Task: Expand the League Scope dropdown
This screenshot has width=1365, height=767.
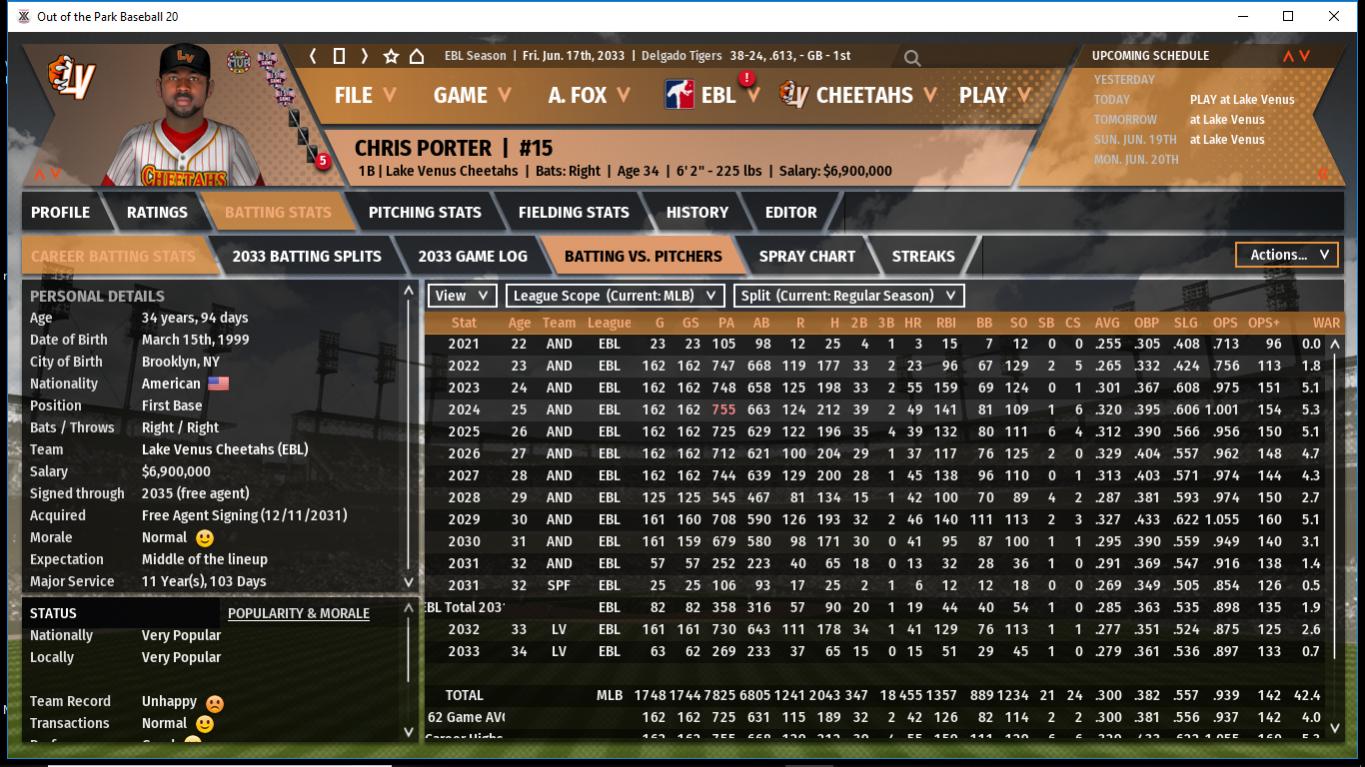Action: coord(615,295)
